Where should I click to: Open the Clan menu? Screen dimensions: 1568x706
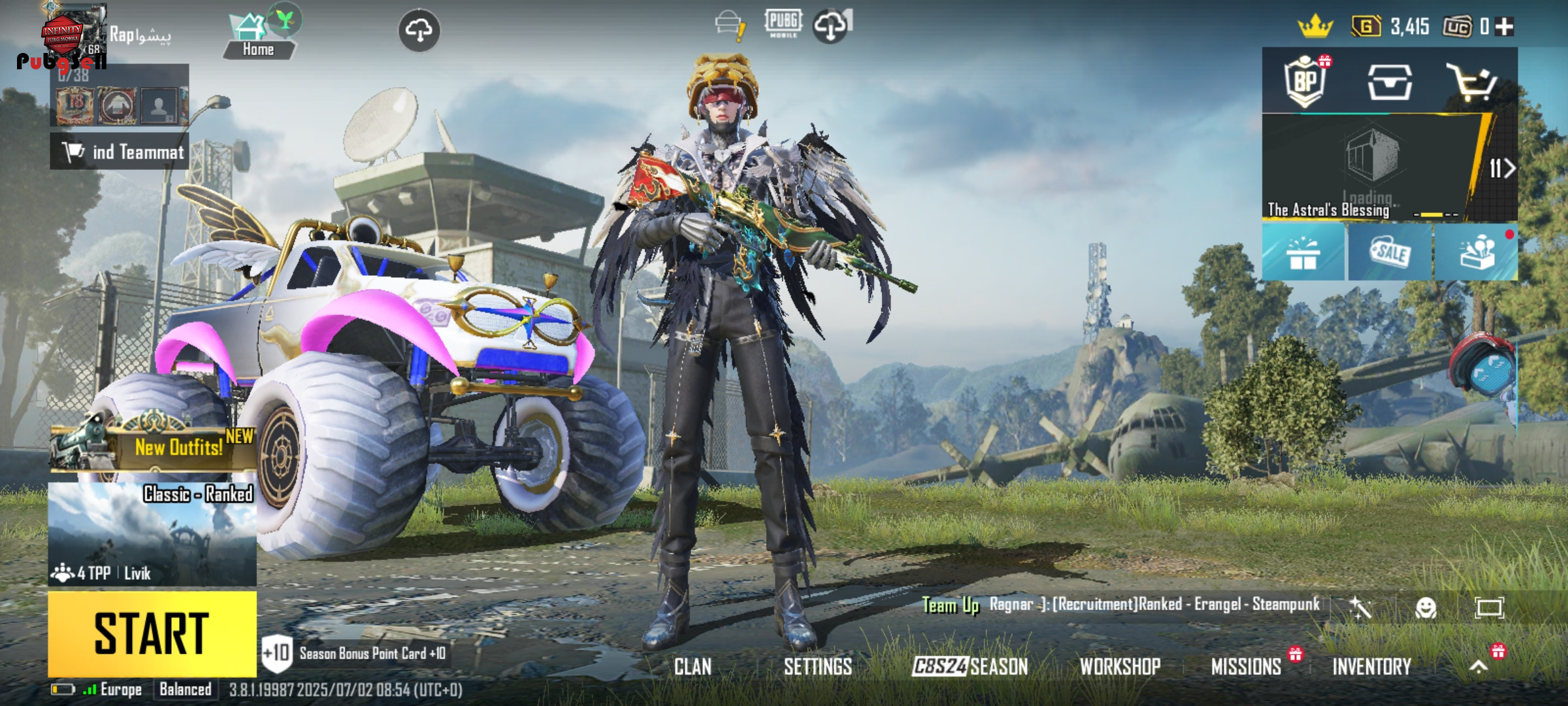point(693,667)
